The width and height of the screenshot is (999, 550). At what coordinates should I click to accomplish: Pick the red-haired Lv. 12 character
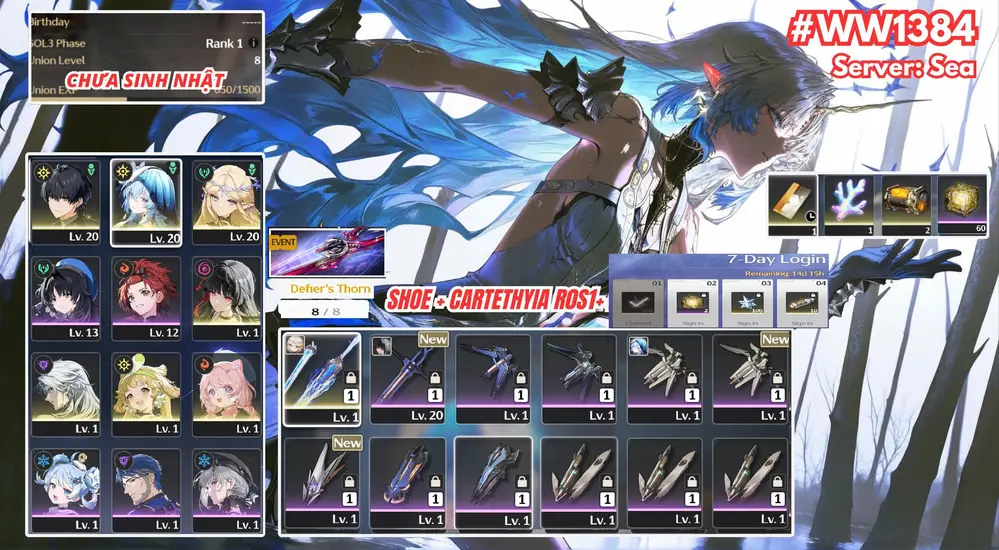[148, 297]
